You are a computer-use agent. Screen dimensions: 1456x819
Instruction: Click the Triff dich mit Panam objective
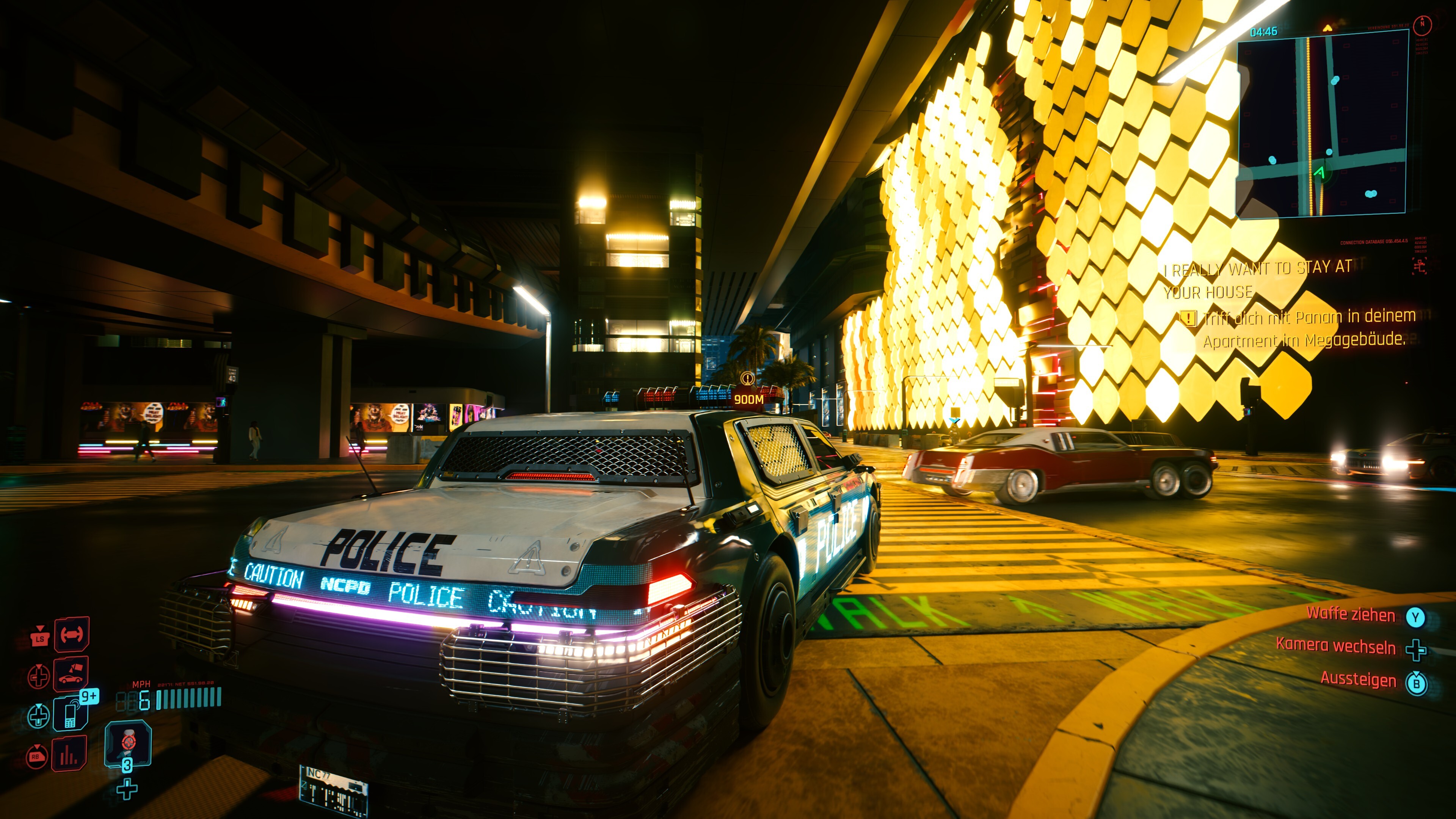pyautogui.click(x=1309, y=328)
